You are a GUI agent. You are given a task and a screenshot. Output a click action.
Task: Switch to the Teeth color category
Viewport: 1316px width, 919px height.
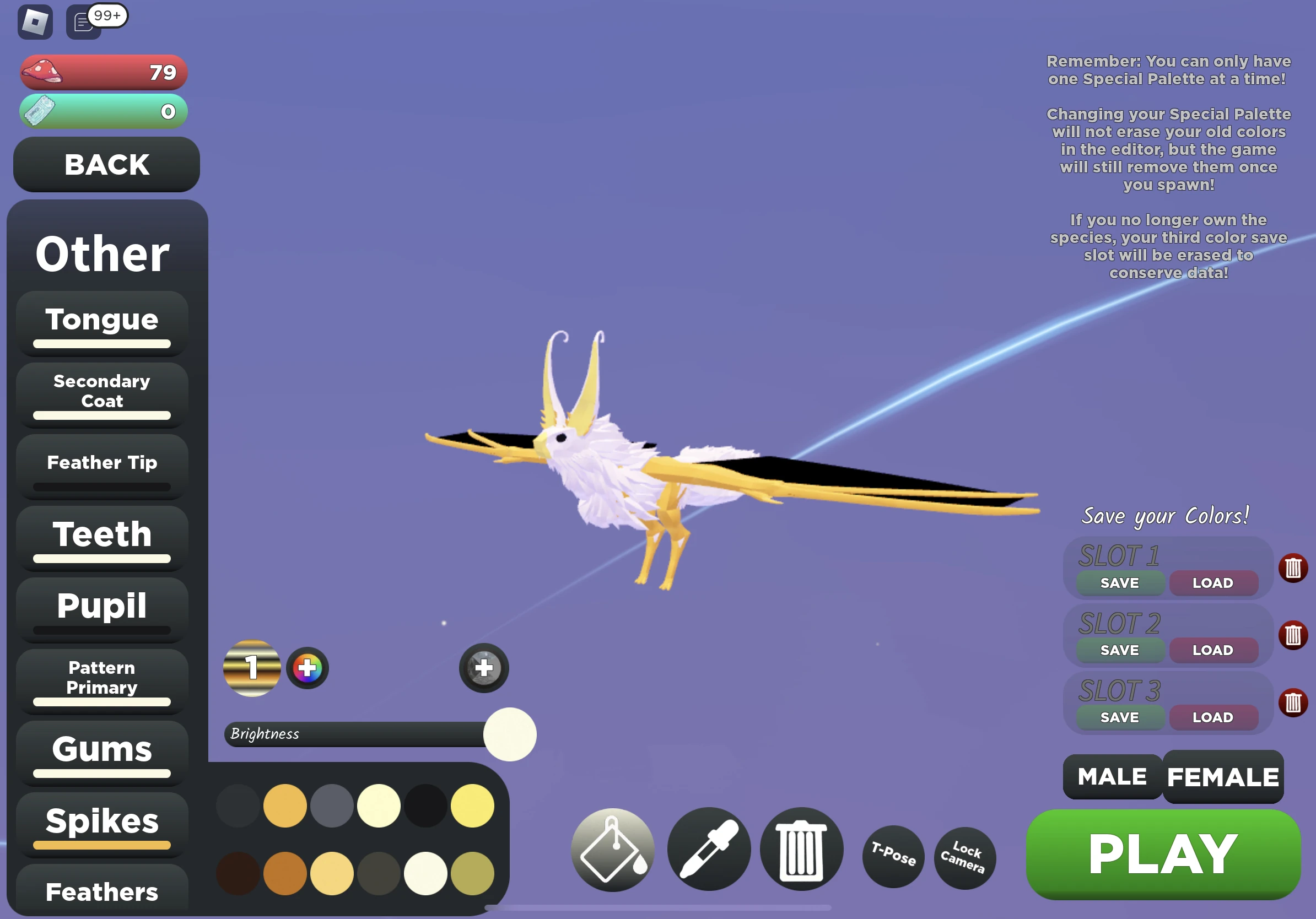101,534
